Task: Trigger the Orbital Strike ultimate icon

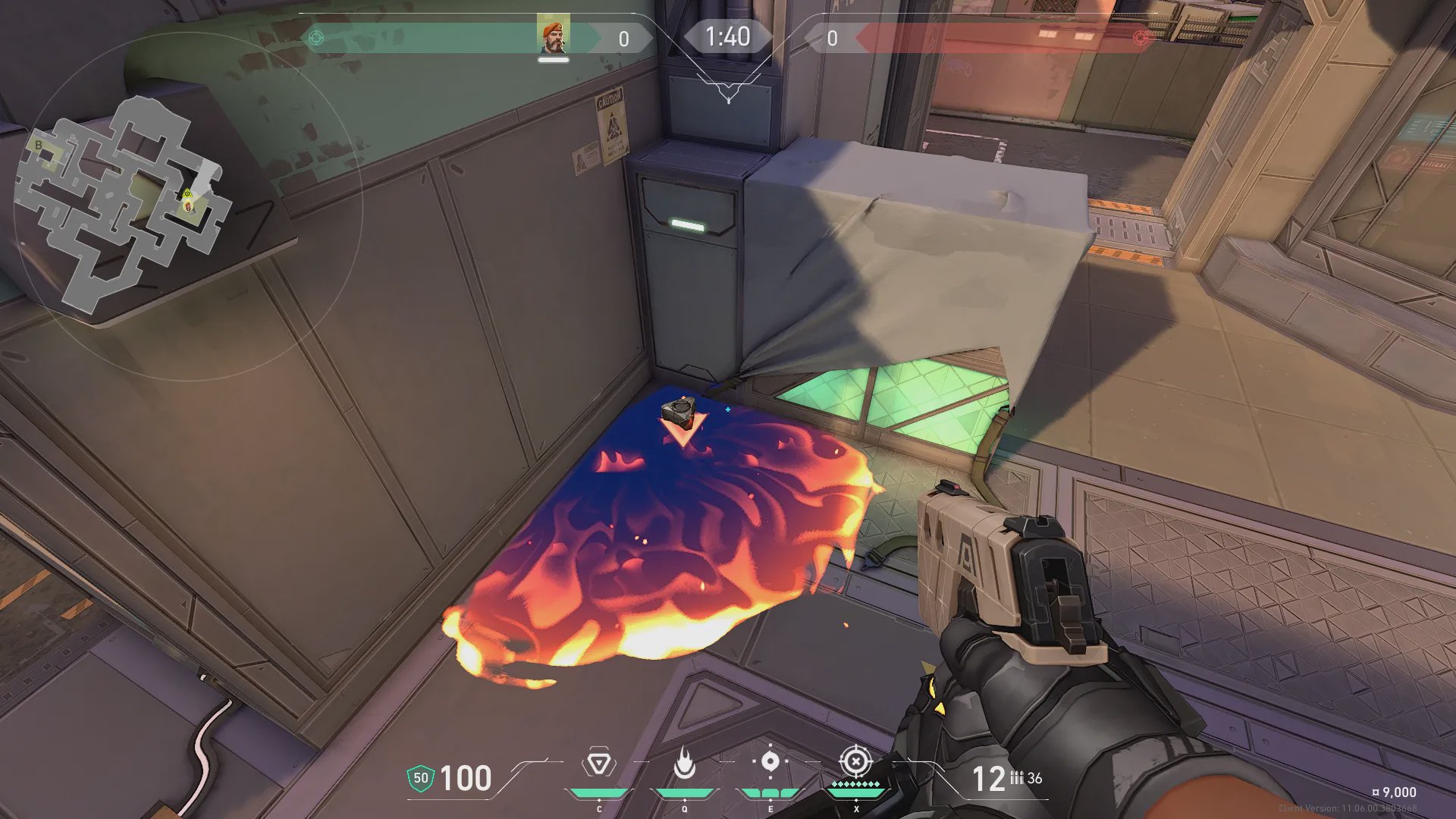Action: [855, 761]
